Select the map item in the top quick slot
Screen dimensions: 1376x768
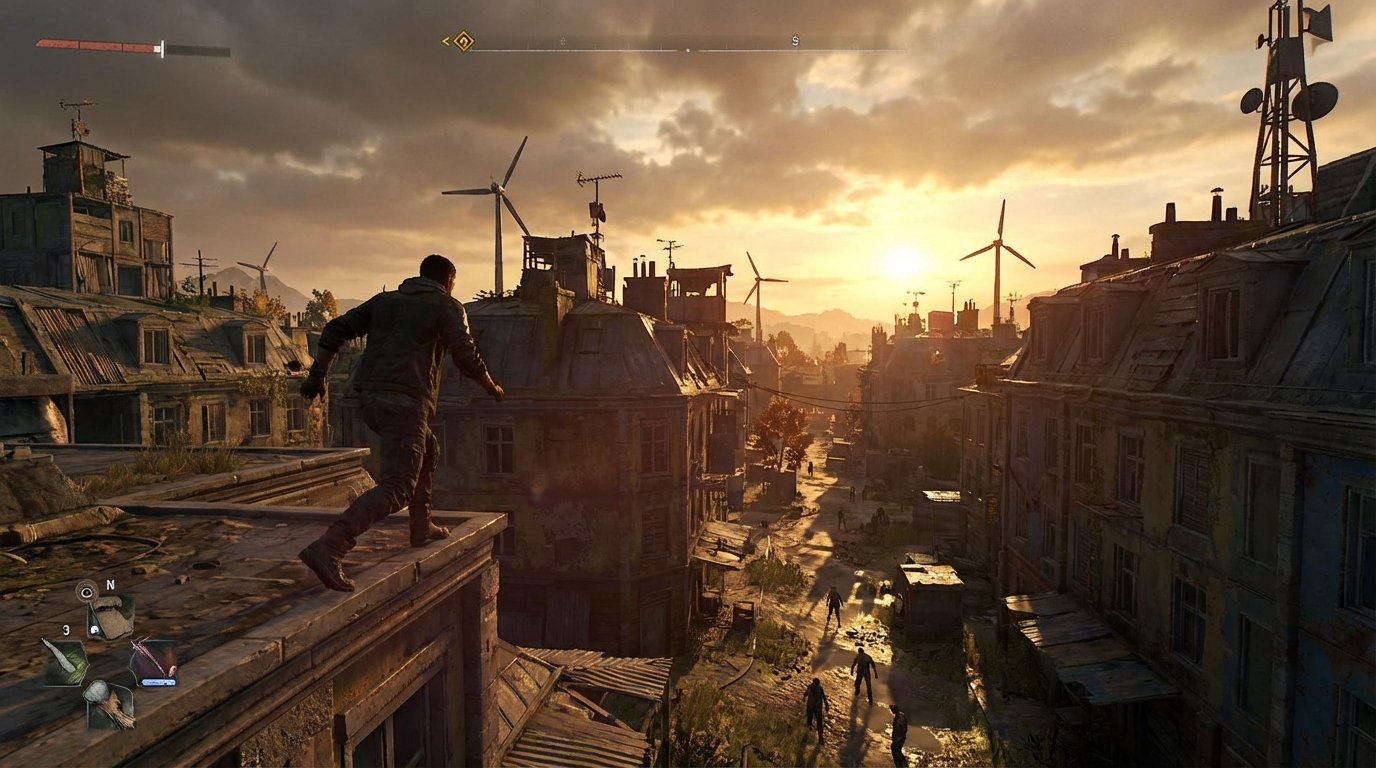click(x=110, y=618)
